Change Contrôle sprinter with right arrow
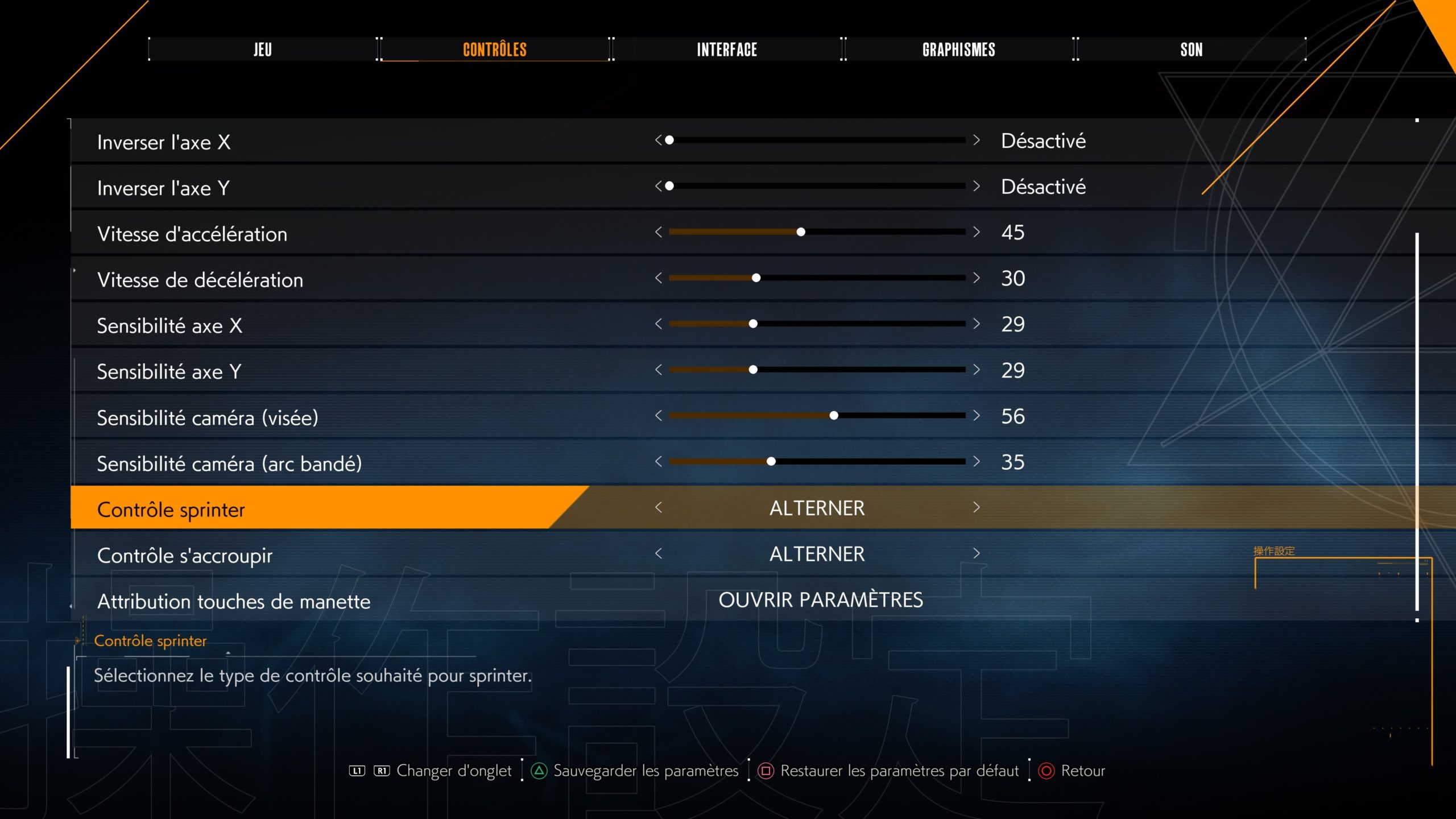This screenshot has width=1456, height=819. [x=977, y=507]
